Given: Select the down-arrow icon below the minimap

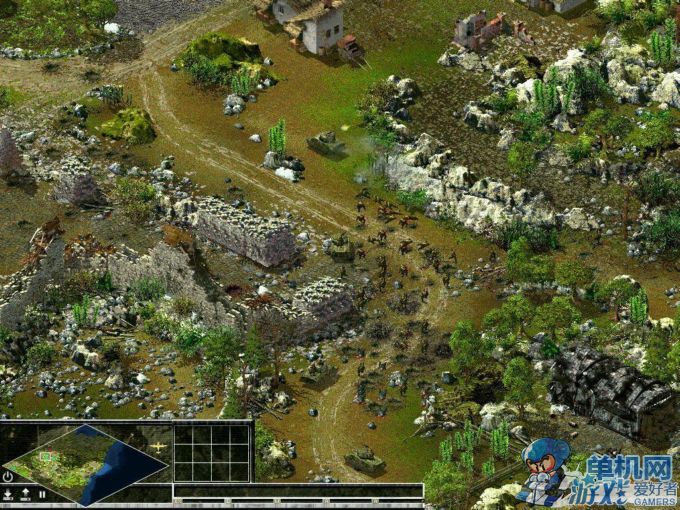Looking at the screenshot, I should coord(8,494).
